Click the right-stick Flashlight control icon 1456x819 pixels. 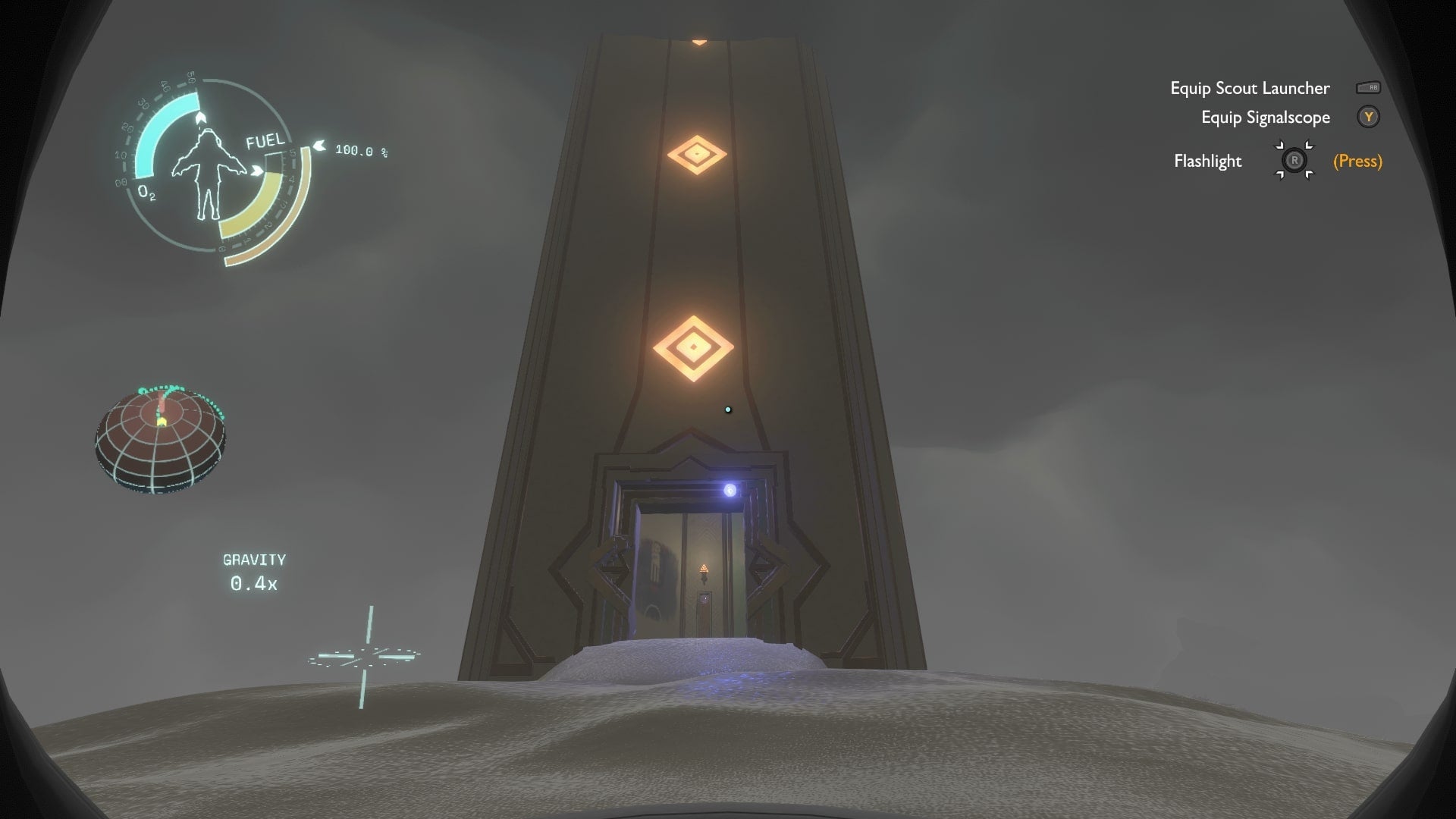(x=1294, y=161)
